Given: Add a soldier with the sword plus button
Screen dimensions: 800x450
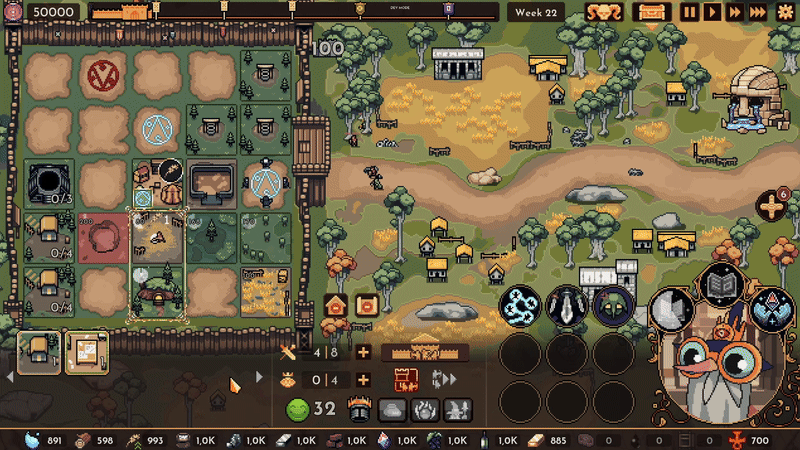Looking at the screenshot, I should (363, 352).
